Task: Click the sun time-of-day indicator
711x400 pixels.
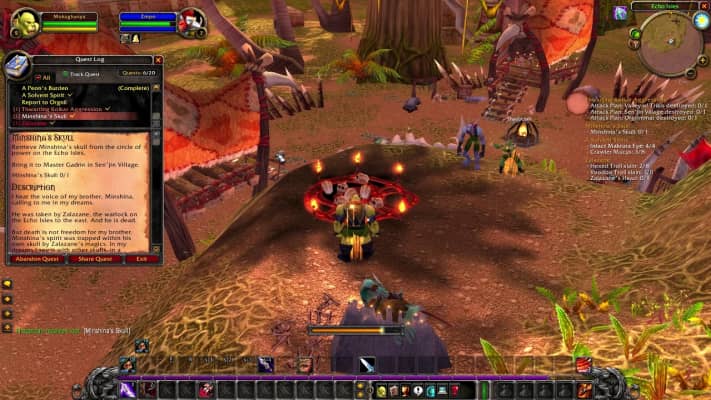Action: pyautogui.click(x=700, y=20)
